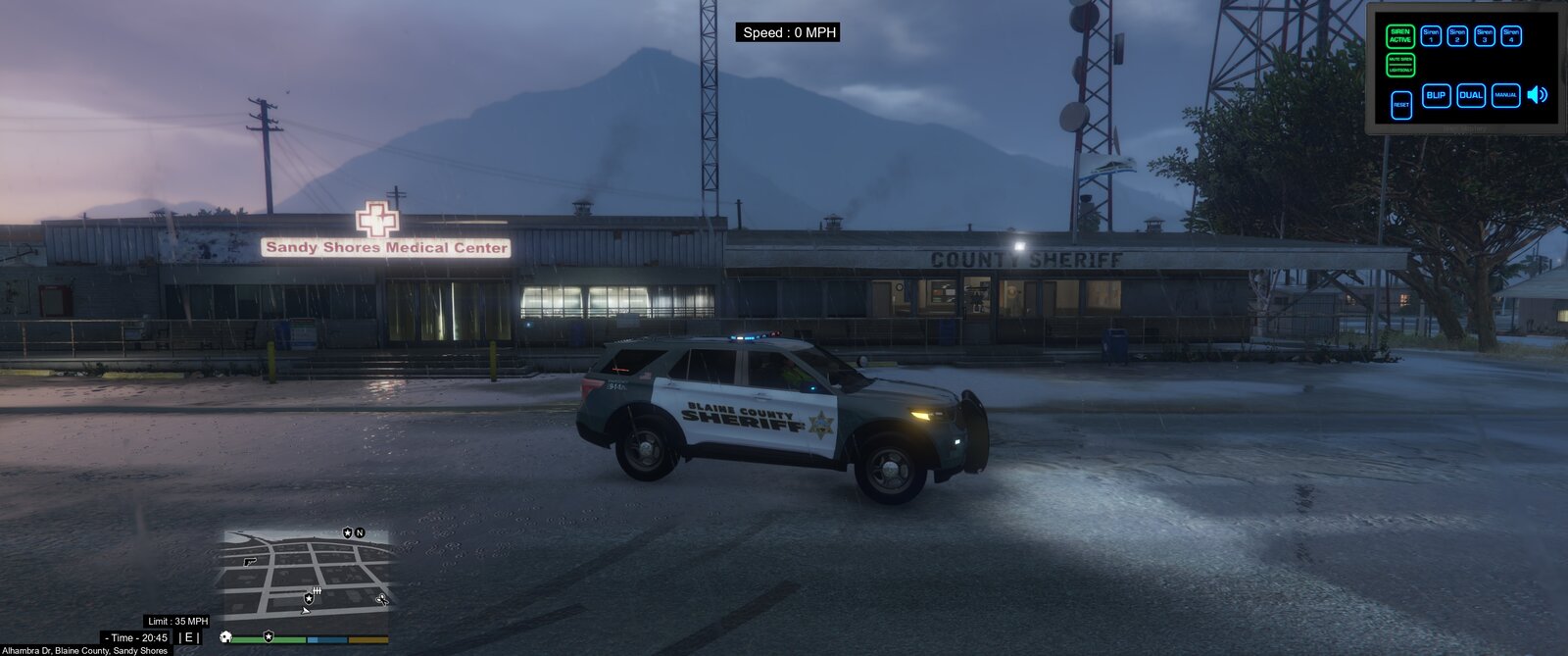Switch the siren to Manual mode

(1505, 95)
